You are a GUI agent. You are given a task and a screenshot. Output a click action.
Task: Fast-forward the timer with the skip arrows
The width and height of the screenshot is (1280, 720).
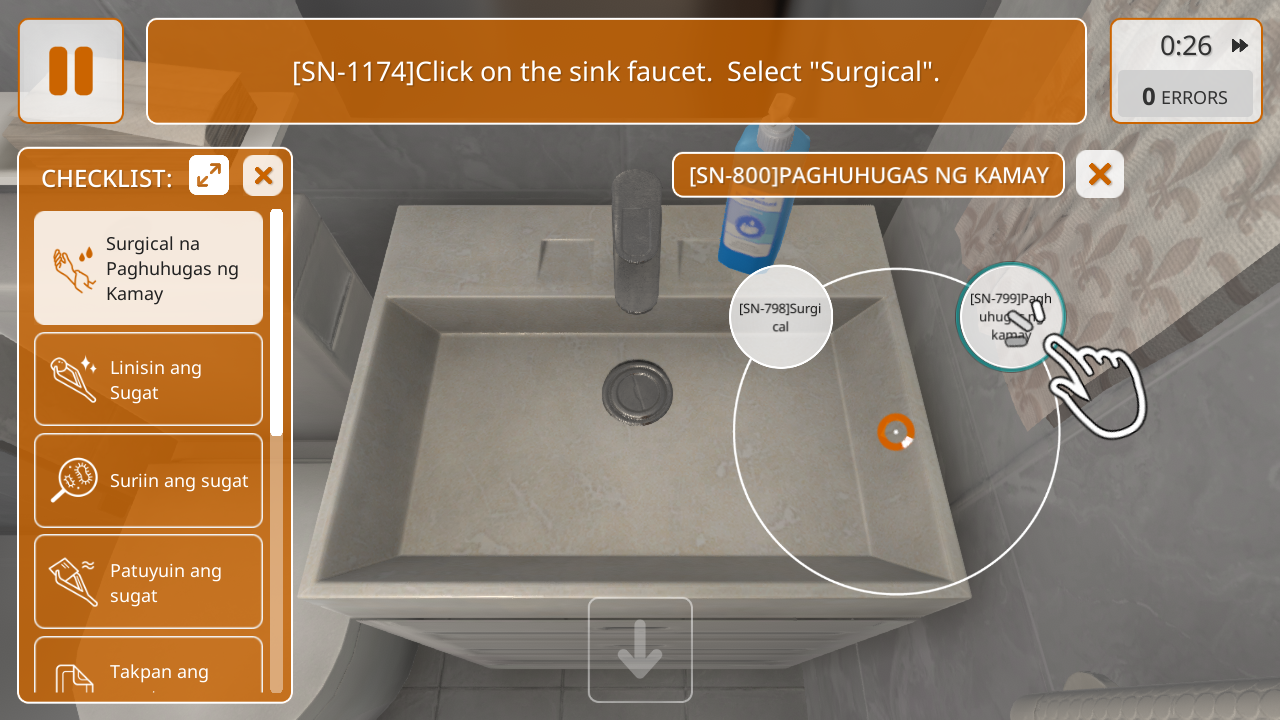(1240, 45)
